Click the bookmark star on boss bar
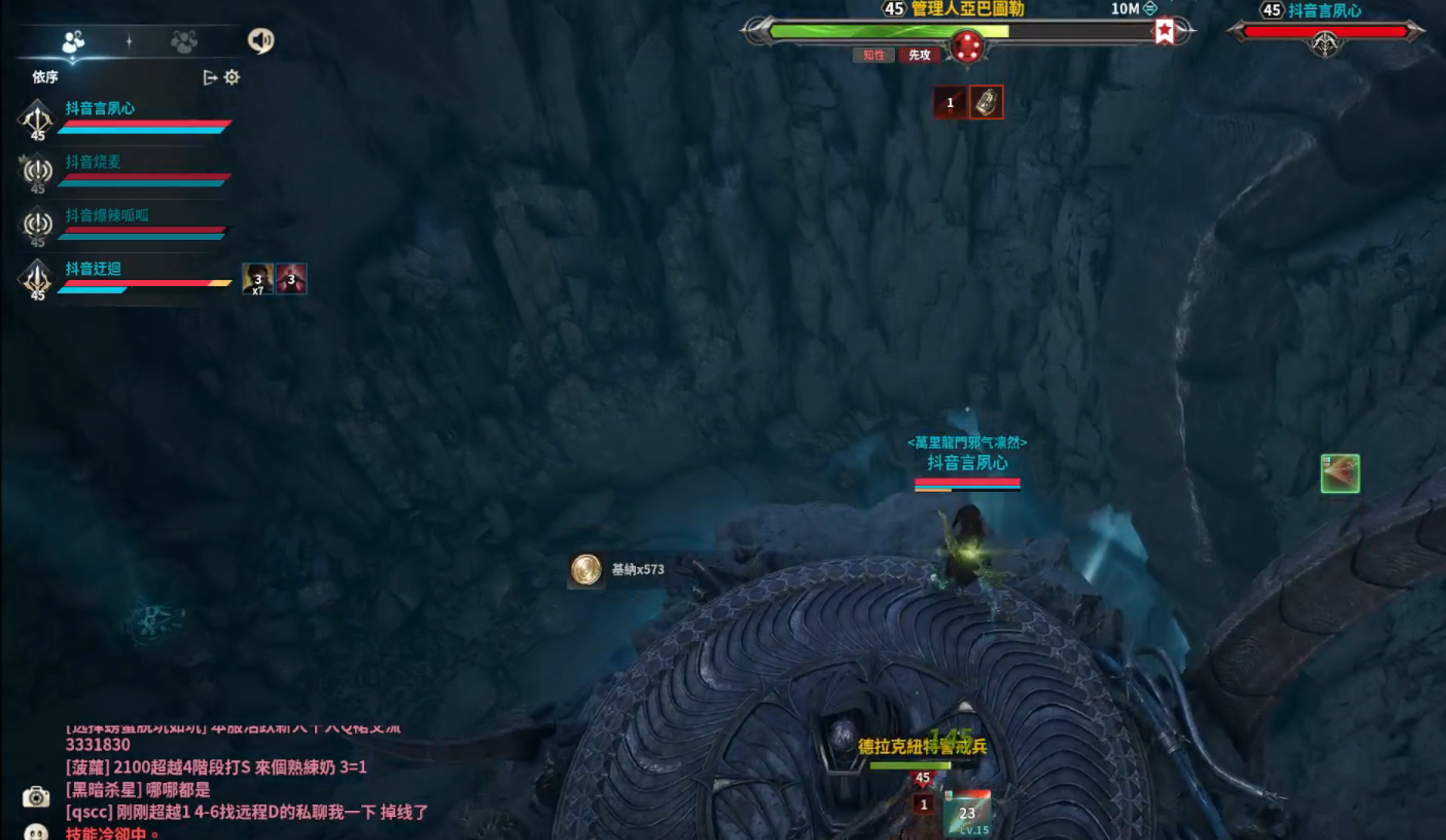 pos(1164,32)
